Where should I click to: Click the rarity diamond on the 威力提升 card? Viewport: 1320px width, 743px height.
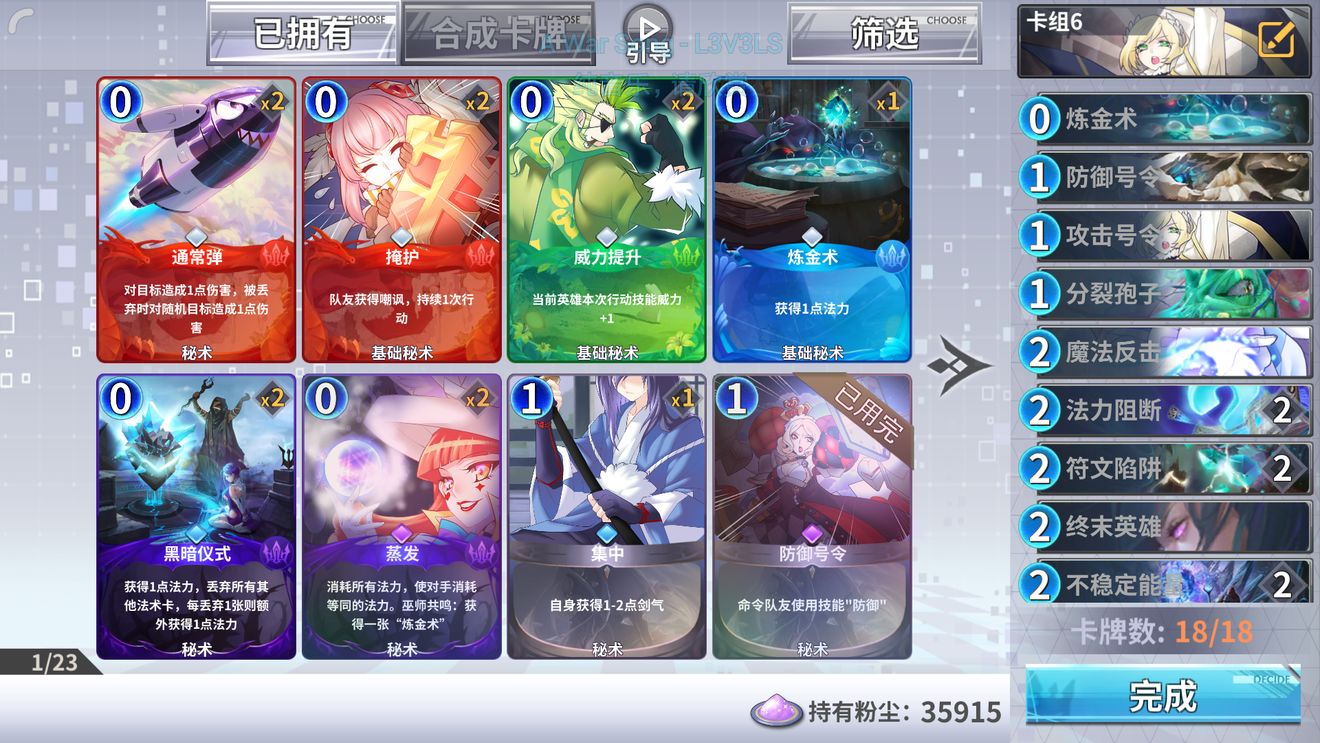point(609,236)
